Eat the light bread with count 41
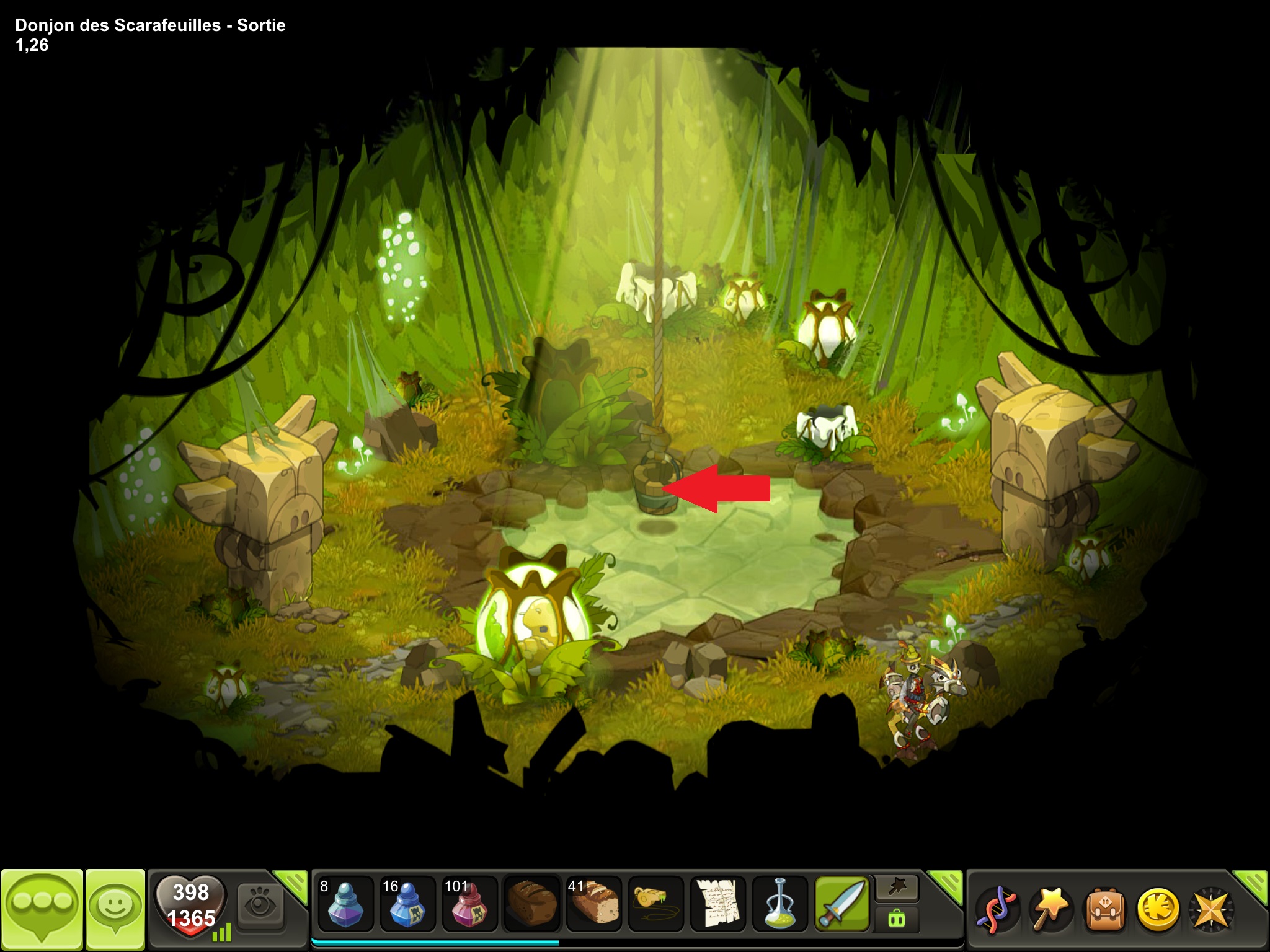1270x952 pixels. (593, 904)
